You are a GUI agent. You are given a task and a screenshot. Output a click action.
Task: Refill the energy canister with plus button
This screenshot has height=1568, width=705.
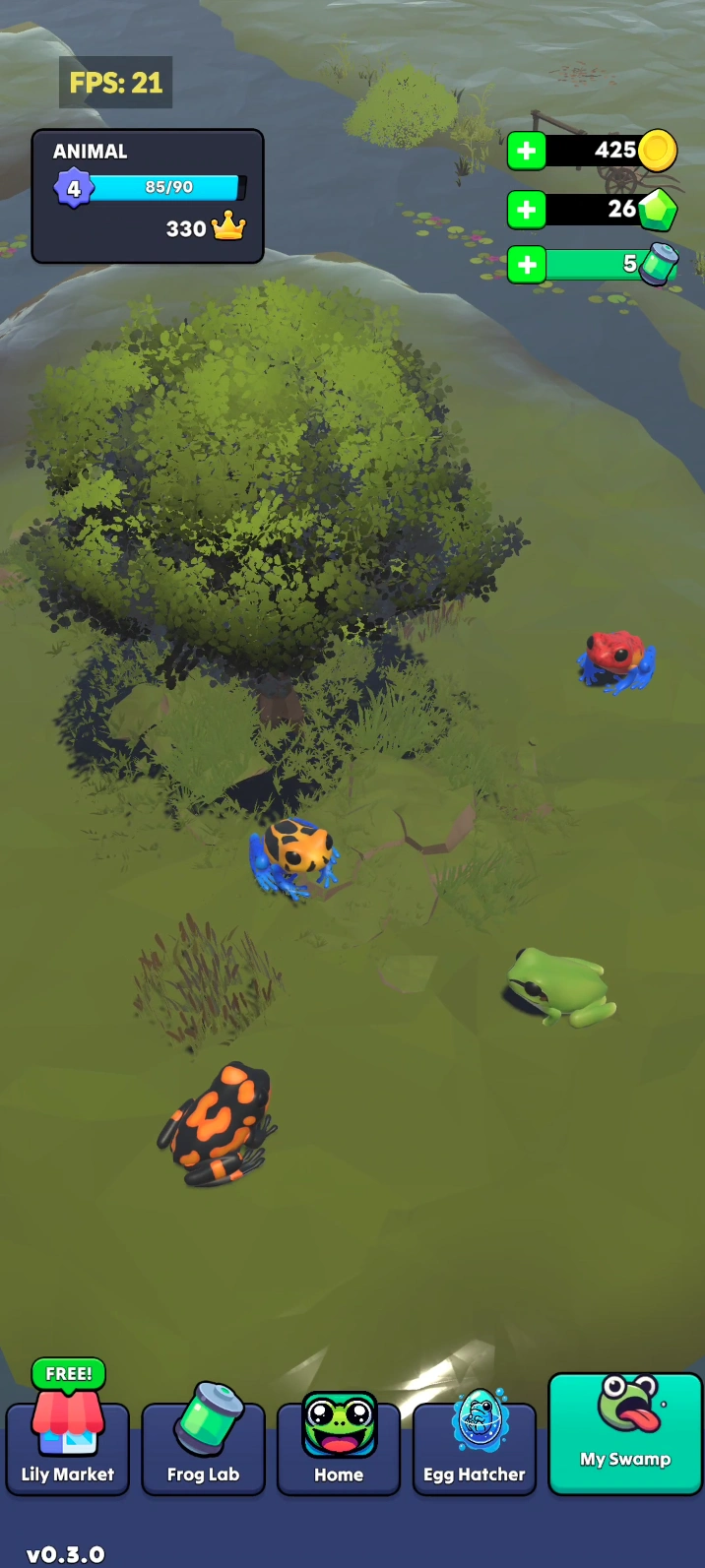click(527, 265)
